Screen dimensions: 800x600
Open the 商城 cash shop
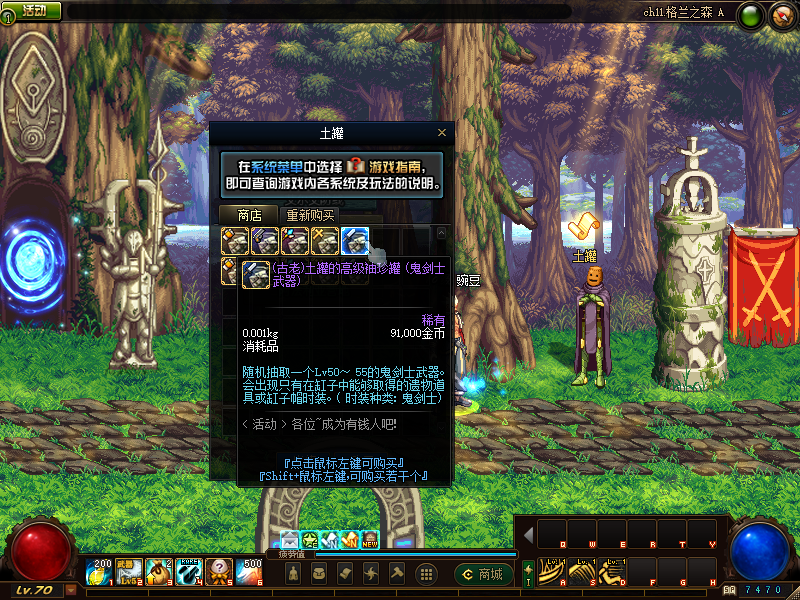click(484, 574)
